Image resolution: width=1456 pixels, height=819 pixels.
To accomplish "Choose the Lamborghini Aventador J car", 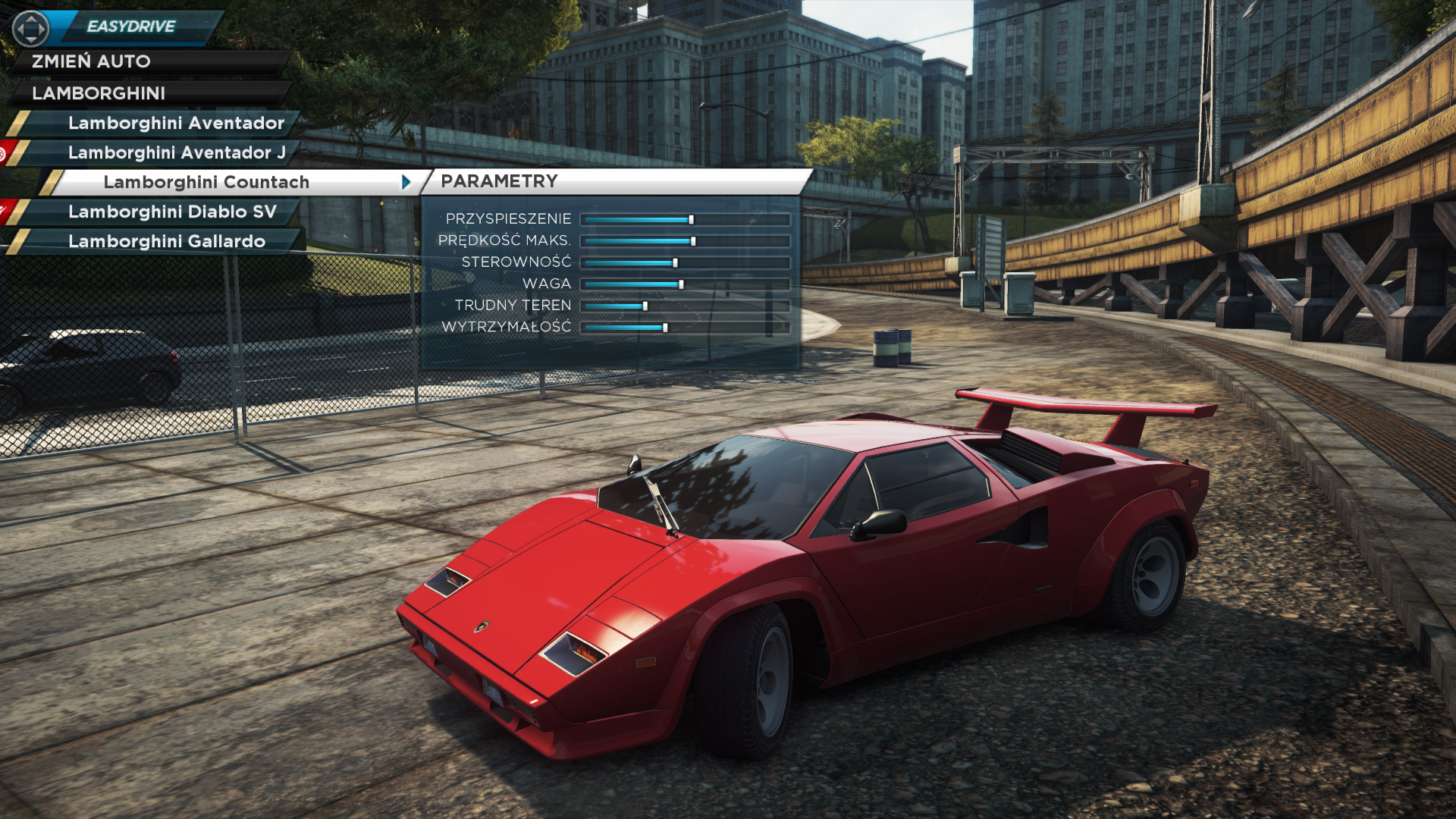I will (x=177, y=152).
